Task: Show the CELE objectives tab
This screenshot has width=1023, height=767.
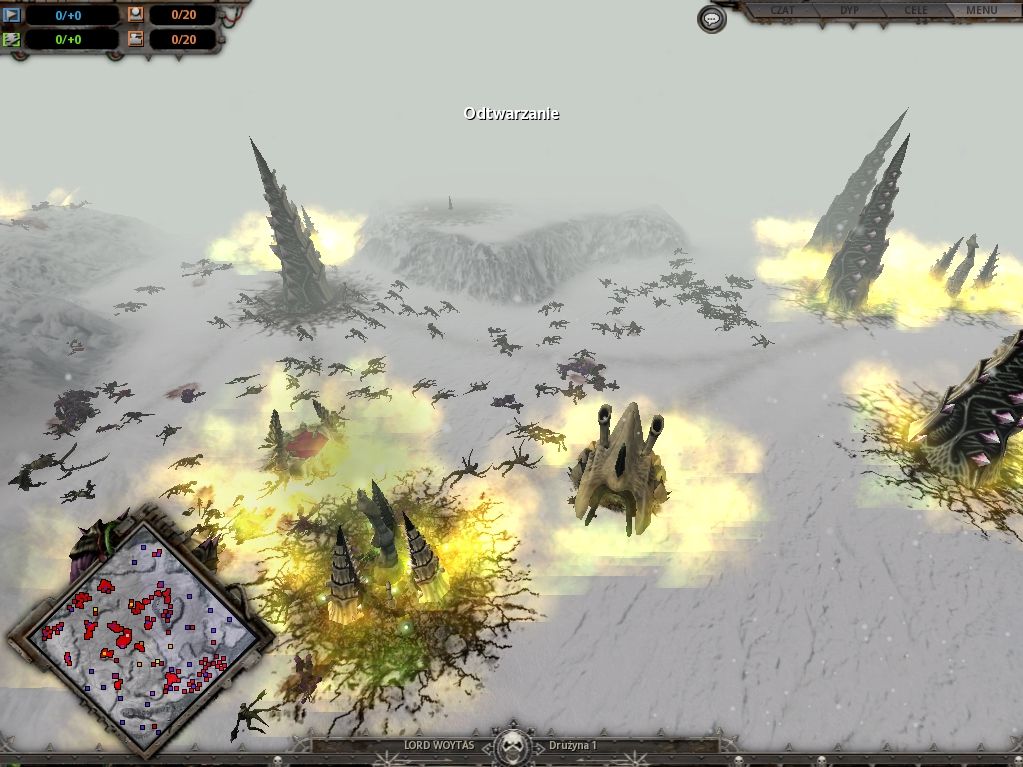Action: click(916, 11)
